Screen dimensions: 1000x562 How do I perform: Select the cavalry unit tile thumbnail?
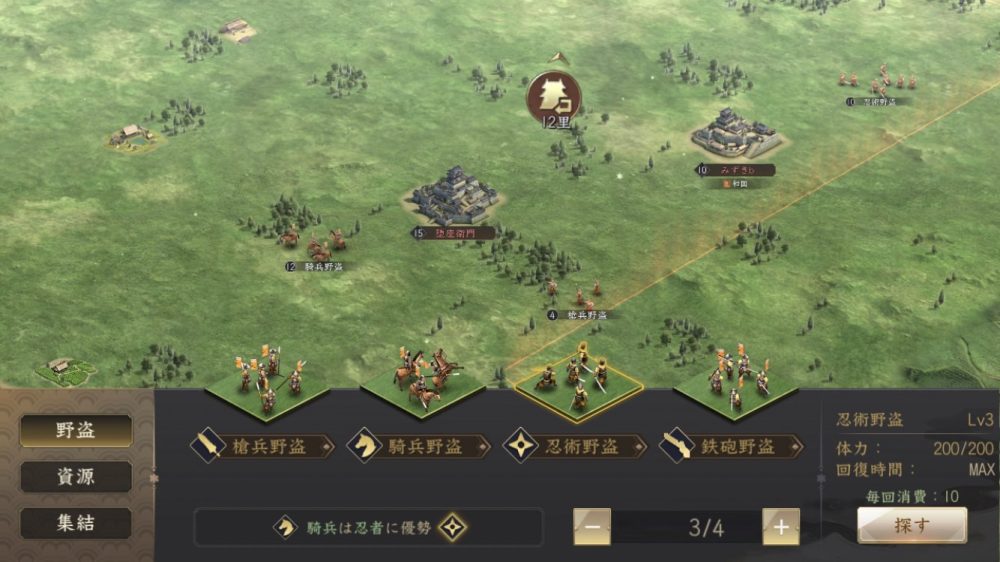point(422,383)
